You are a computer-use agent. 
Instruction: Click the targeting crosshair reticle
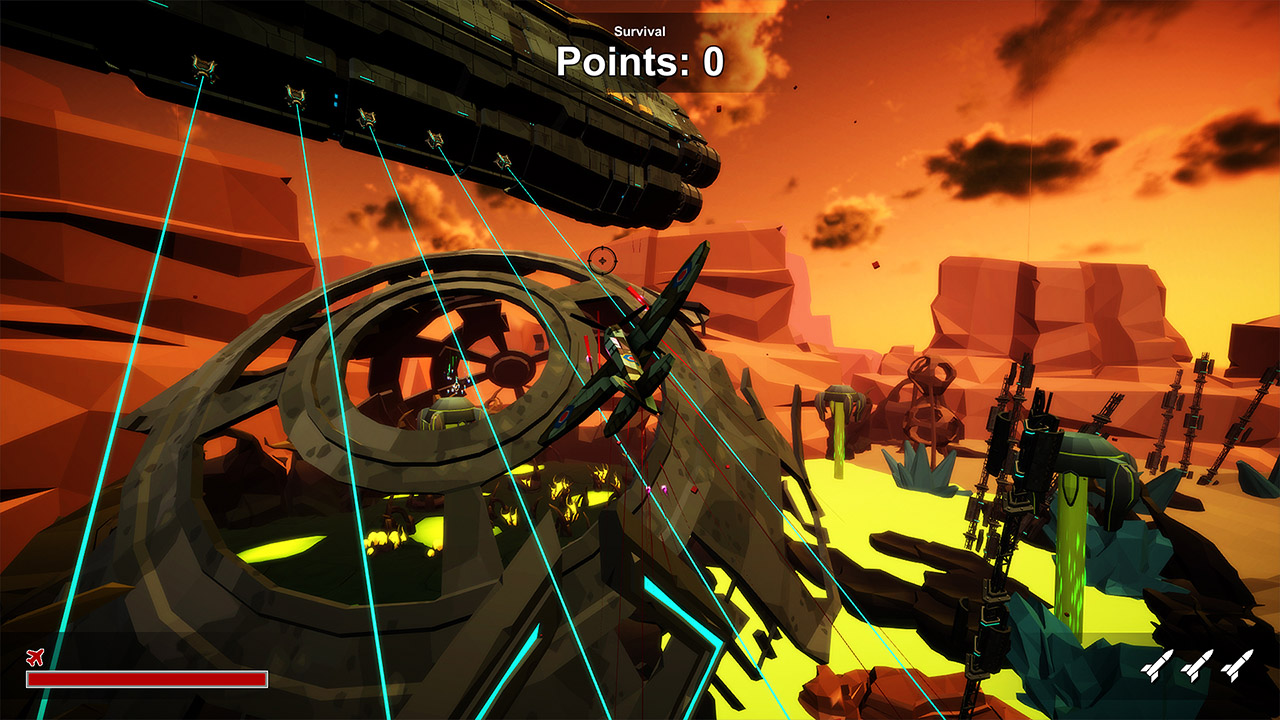pyautogui.click(x=605, y=259)
